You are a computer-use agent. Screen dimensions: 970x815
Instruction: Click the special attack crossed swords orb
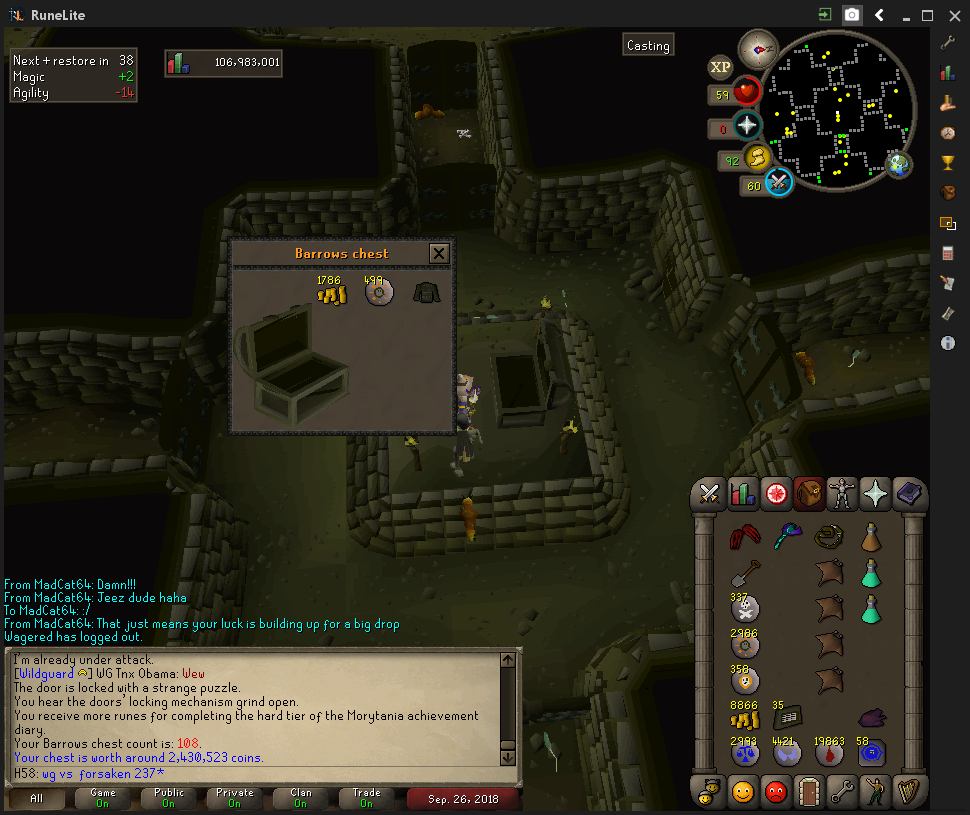click(x=779, y=182)
